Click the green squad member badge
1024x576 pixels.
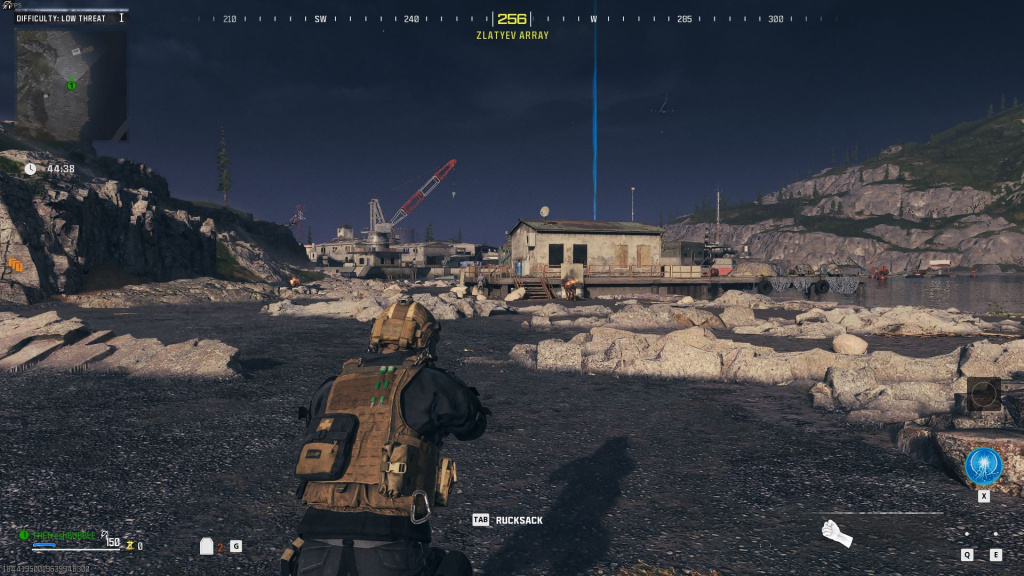(x=24, y=535)
